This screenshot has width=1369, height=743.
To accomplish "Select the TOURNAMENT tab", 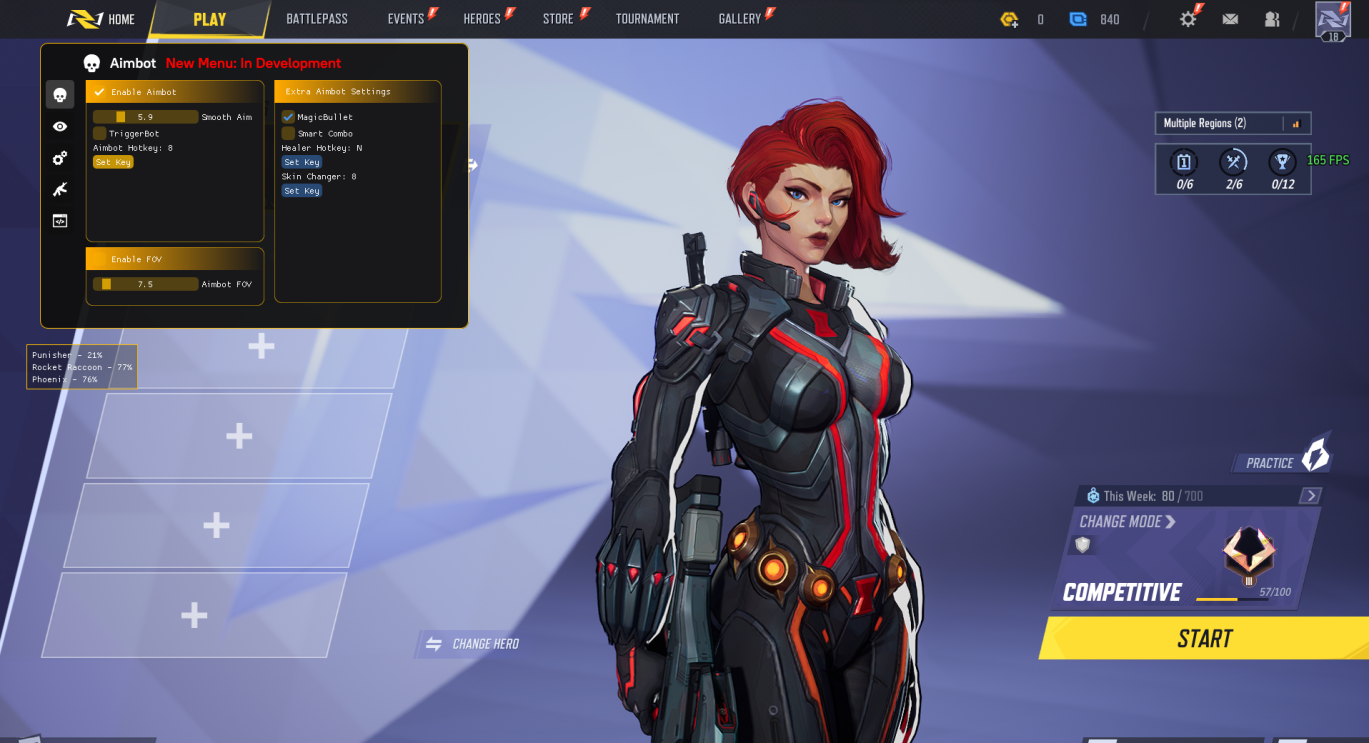I will pyautogui.click(x=647, y=19).
